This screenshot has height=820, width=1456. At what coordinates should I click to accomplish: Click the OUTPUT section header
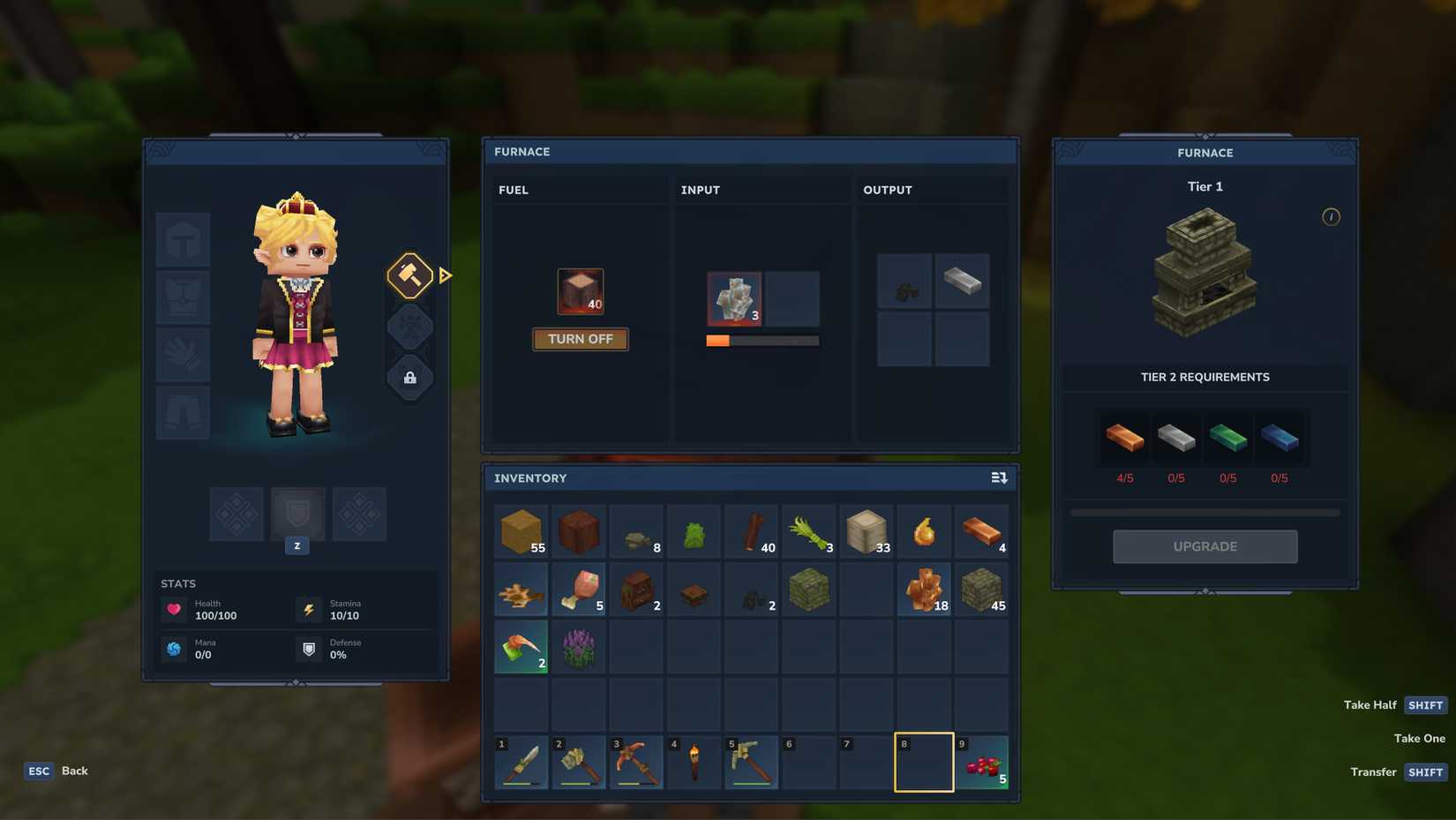tap(887, 189)
